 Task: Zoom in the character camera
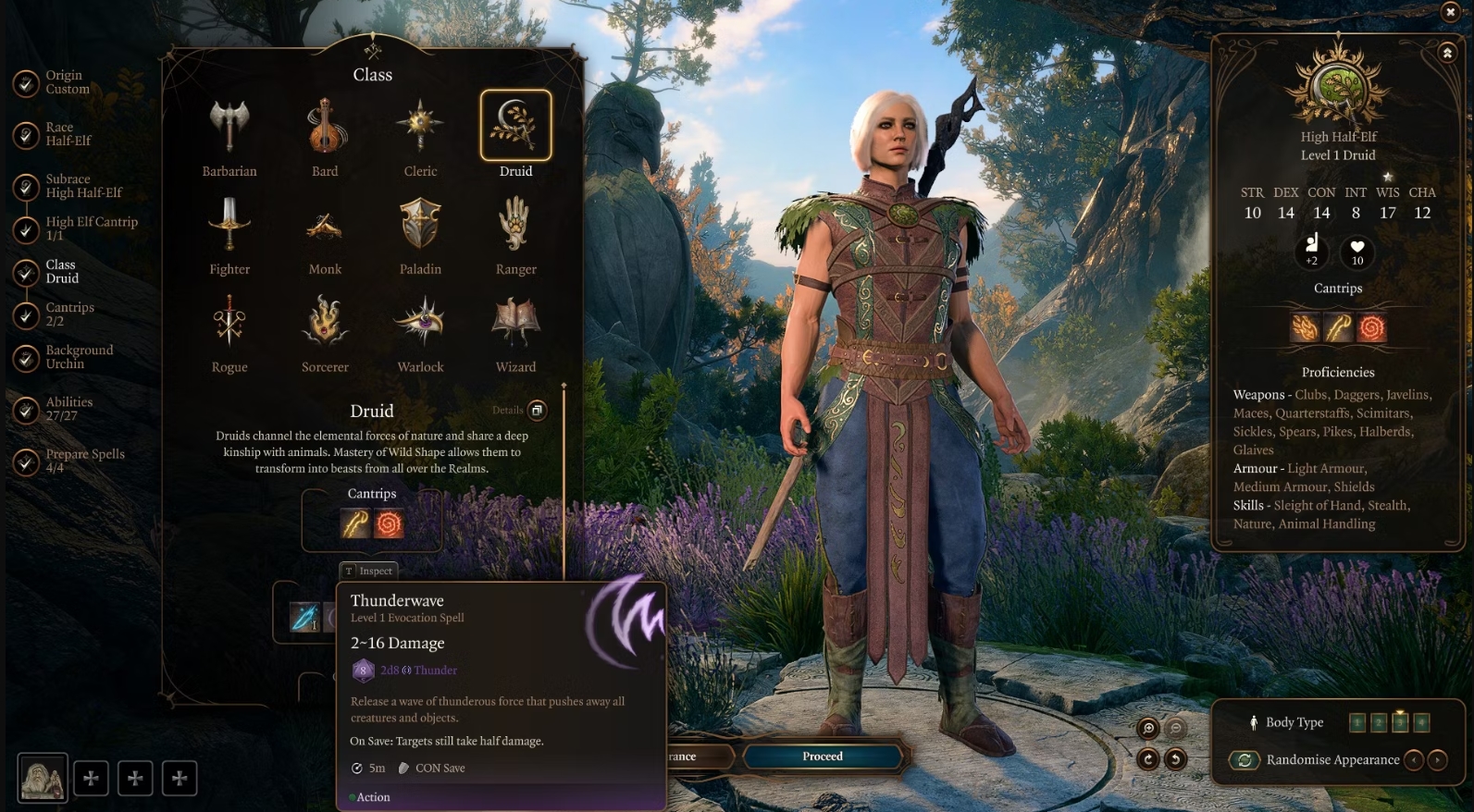[x=1148, y=729]
